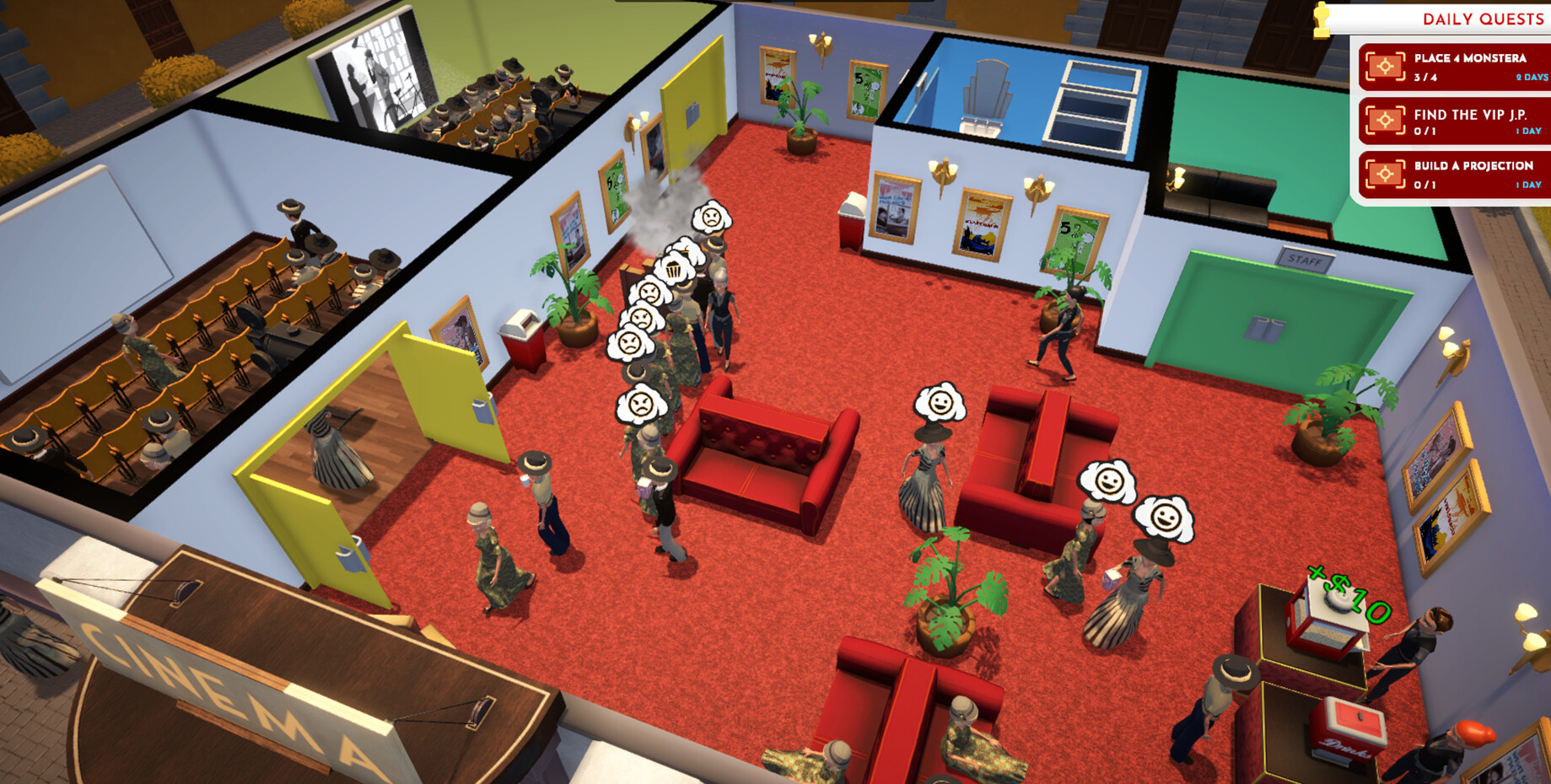
Task: Click the happy face emote near the monstera plant
Action: 939,402
